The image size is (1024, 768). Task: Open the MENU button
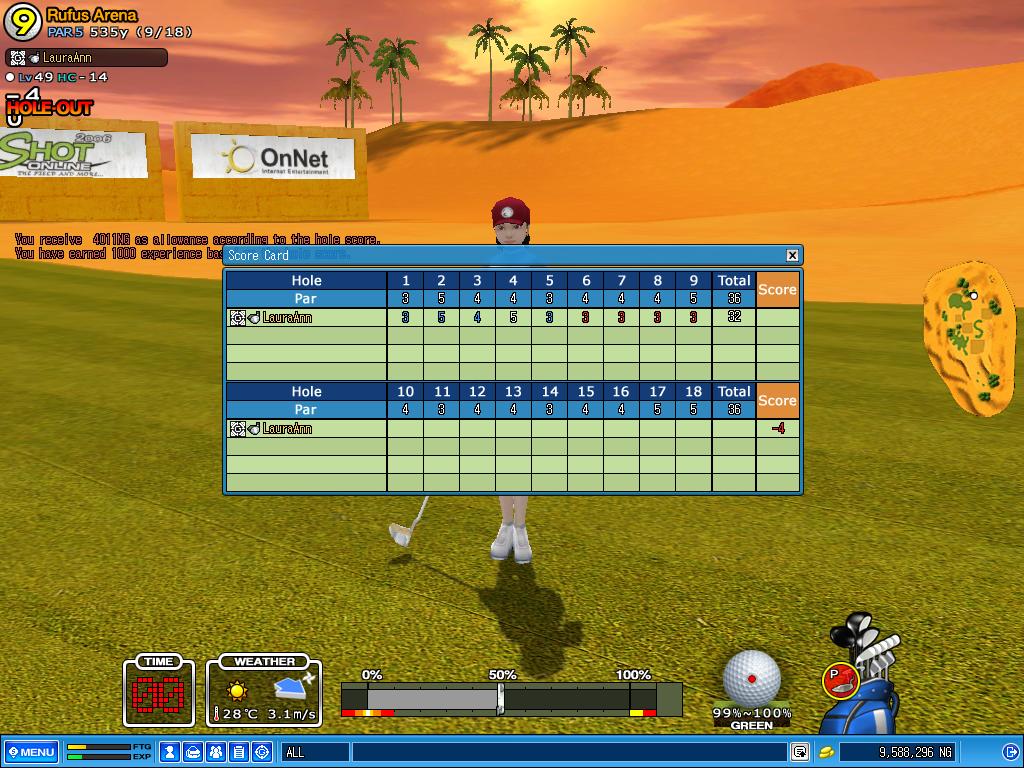[x=31, y=752]
